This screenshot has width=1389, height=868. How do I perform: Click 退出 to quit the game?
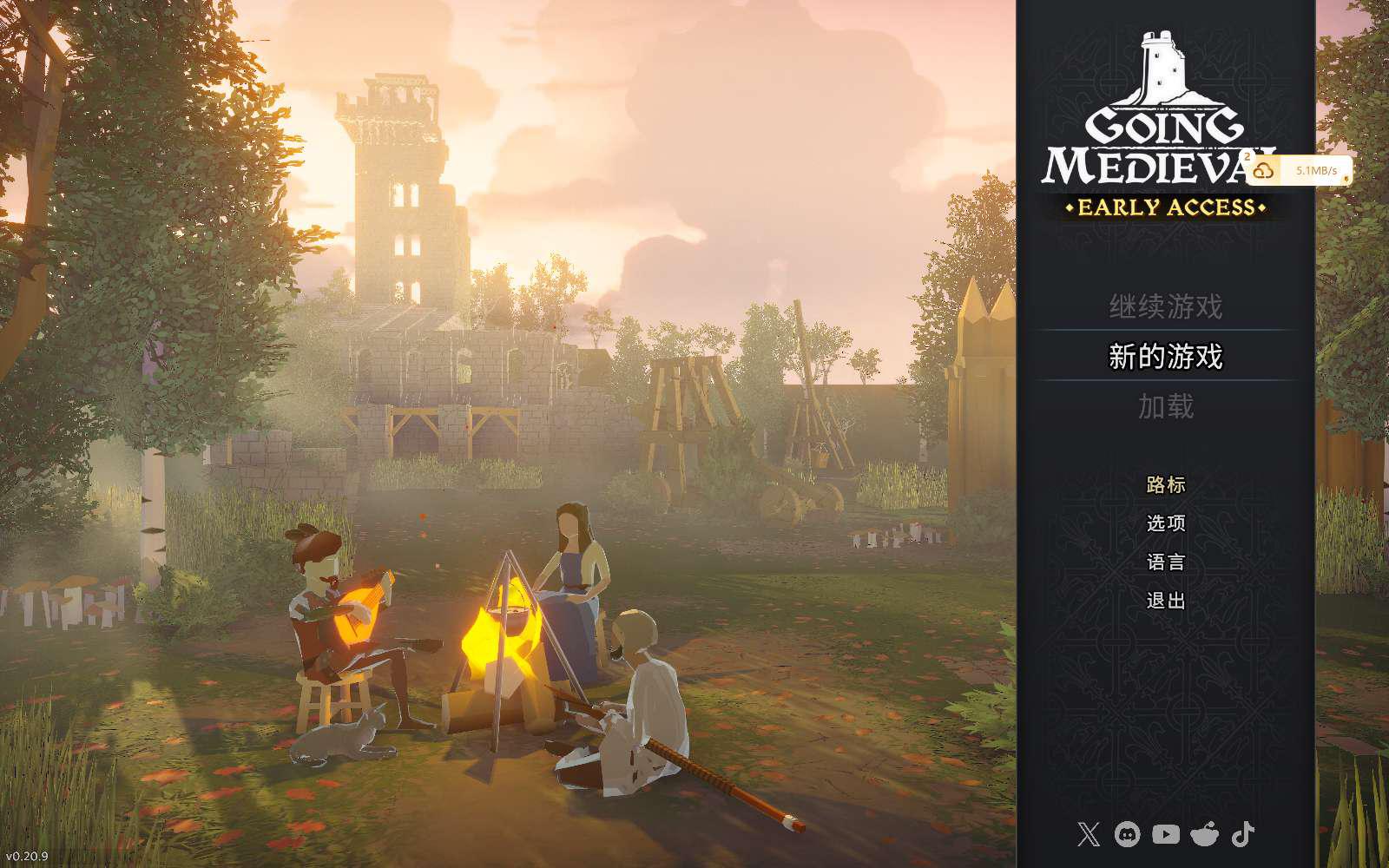(1165, 601)
